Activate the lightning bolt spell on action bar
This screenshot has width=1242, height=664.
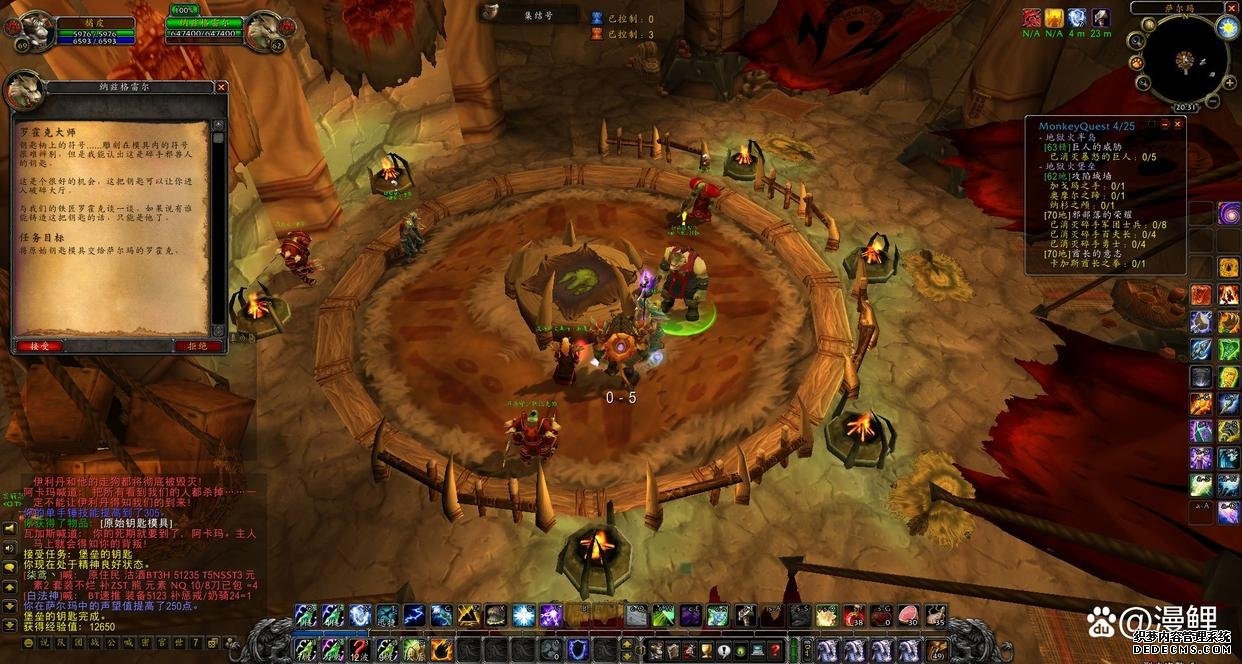414,615
